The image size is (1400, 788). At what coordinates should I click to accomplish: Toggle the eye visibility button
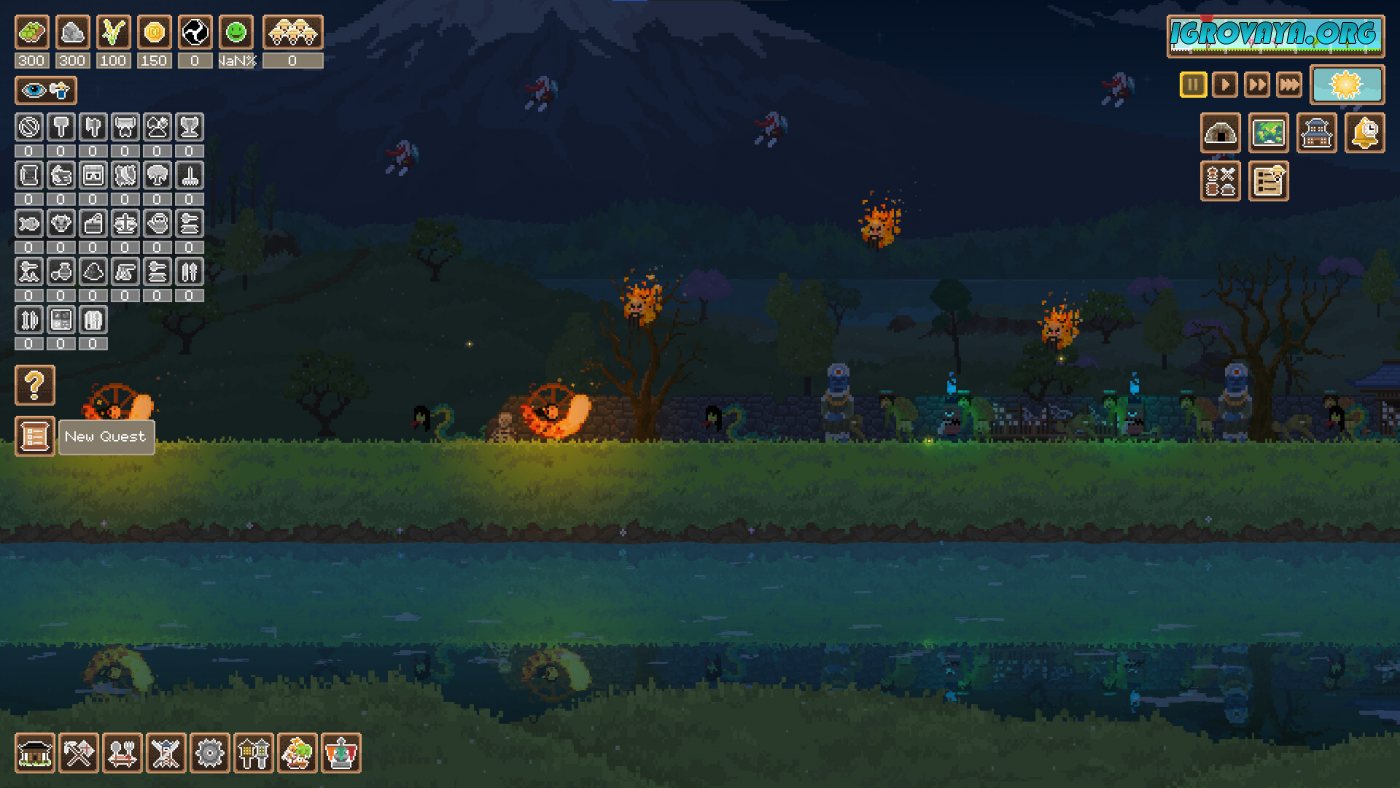click(x=45, y=91)
